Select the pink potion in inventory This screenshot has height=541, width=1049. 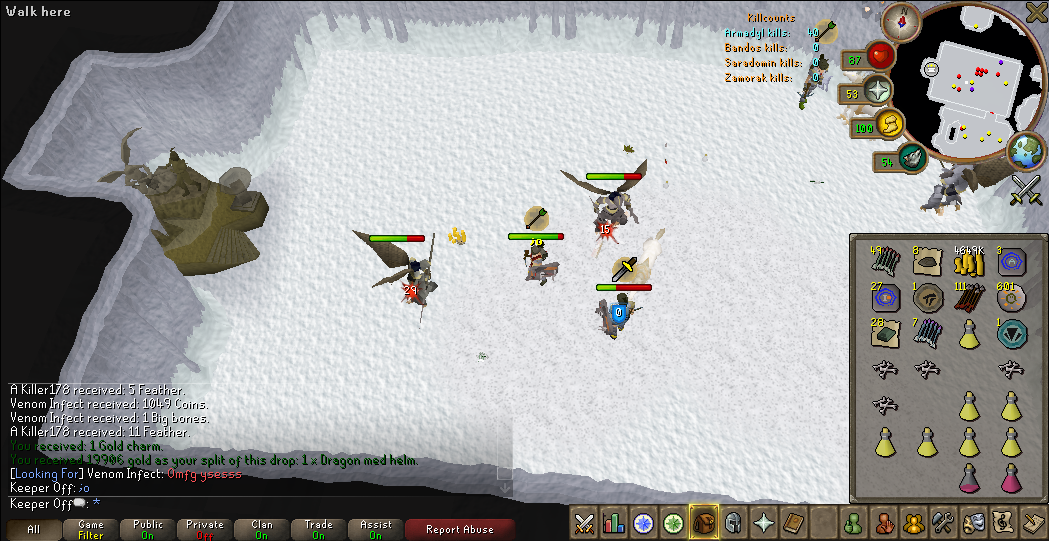pyautogui.click(x=967, y=476)
